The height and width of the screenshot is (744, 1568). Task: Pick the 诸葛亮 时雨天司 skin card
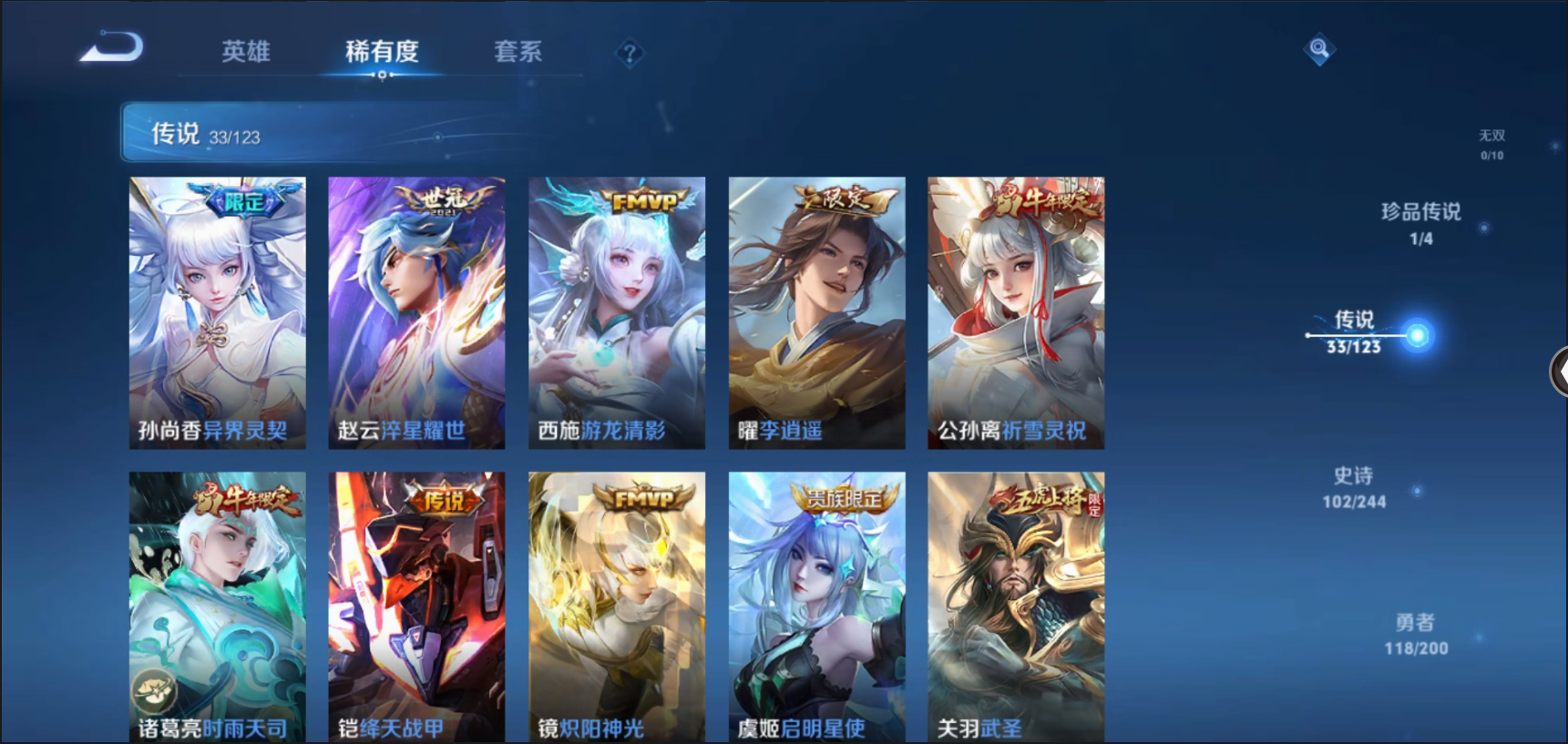218,606
